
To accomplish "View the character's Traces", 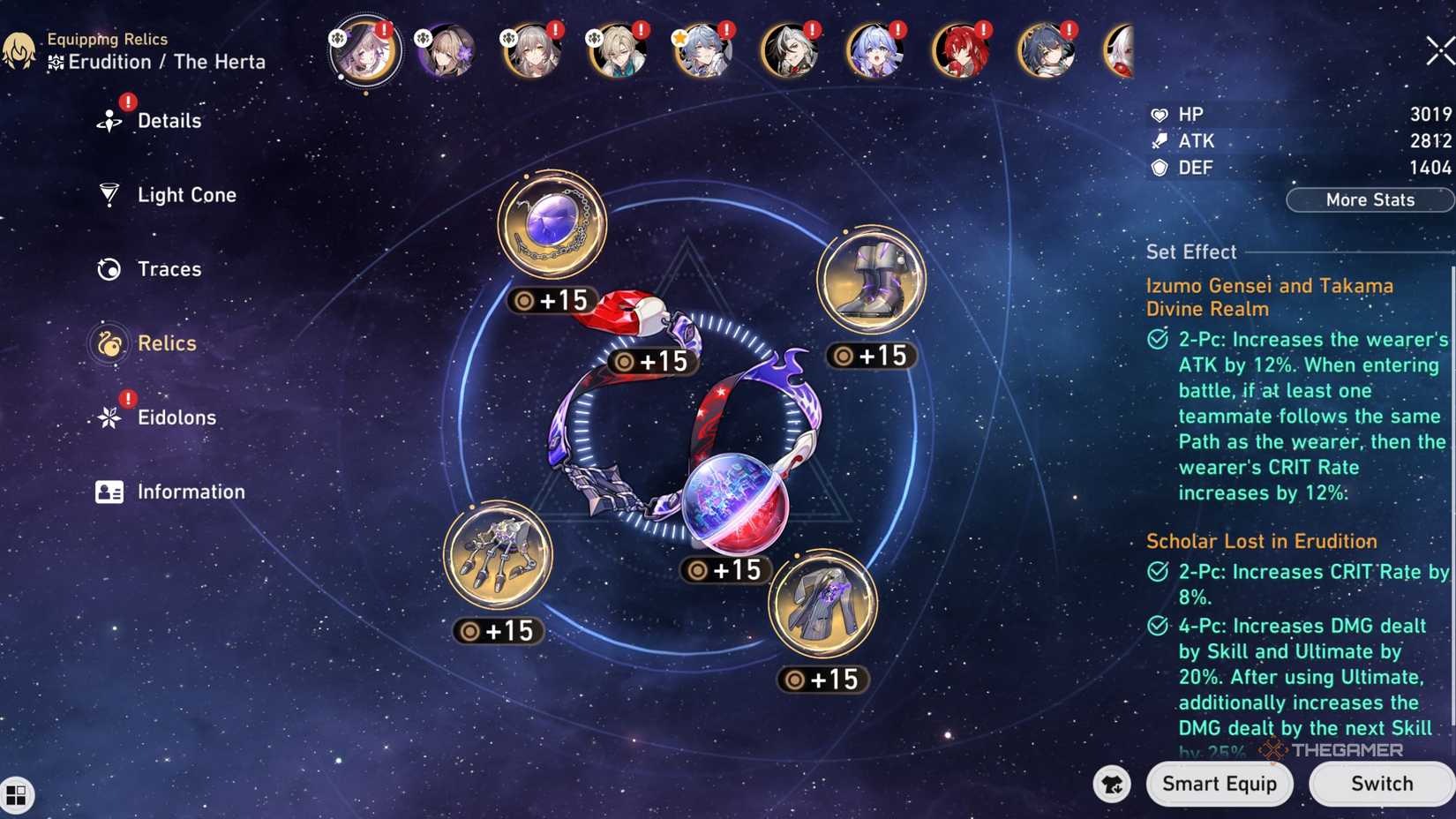I will click(169, 269).
